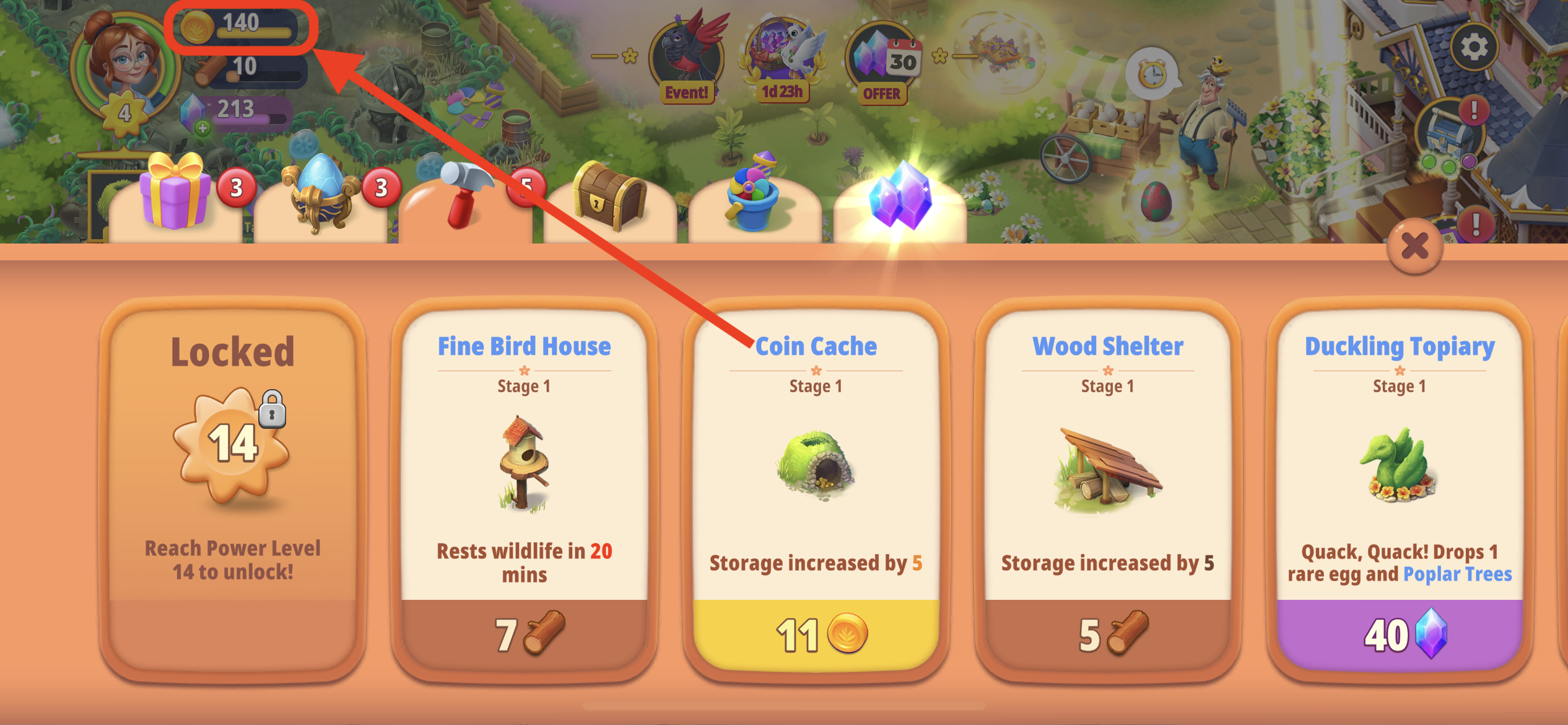Open the 1d 23h timed event
The image size is (1568, 725).
click(x=783, y=59)
